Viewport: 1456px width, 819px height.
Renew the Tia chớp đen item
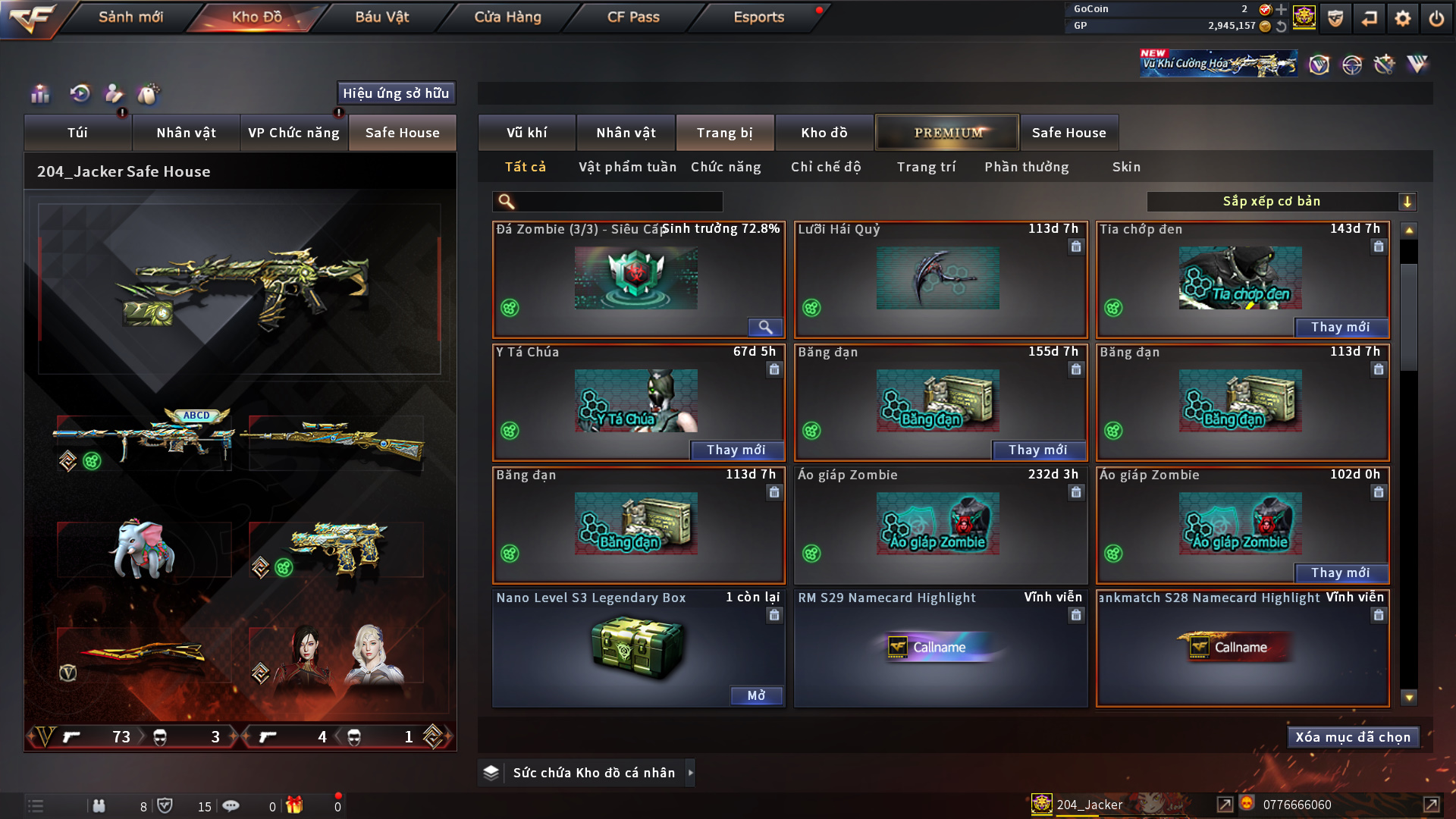click(1340, 327)
